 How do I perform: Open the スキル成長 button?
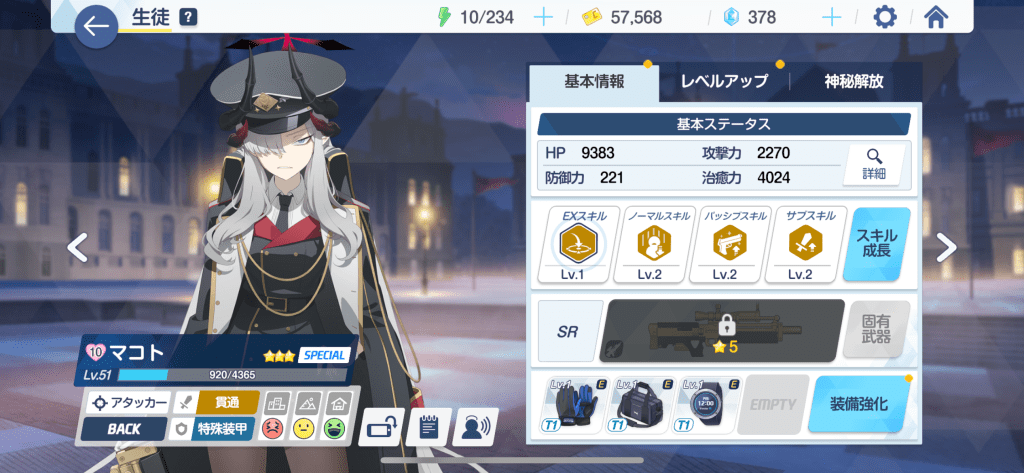877,244
